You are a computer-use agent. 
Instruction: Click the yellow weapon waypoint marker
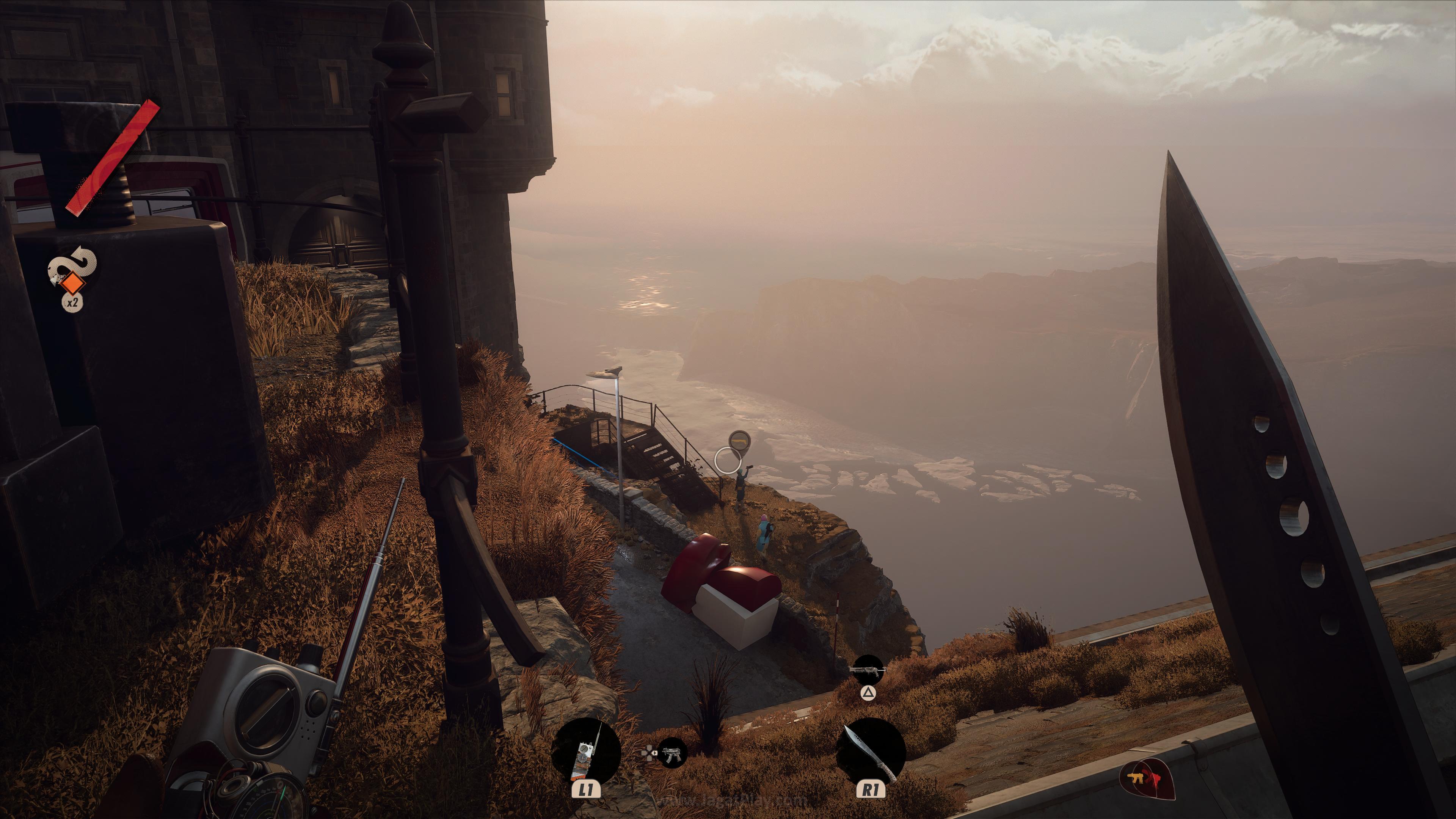coord(739,440)
